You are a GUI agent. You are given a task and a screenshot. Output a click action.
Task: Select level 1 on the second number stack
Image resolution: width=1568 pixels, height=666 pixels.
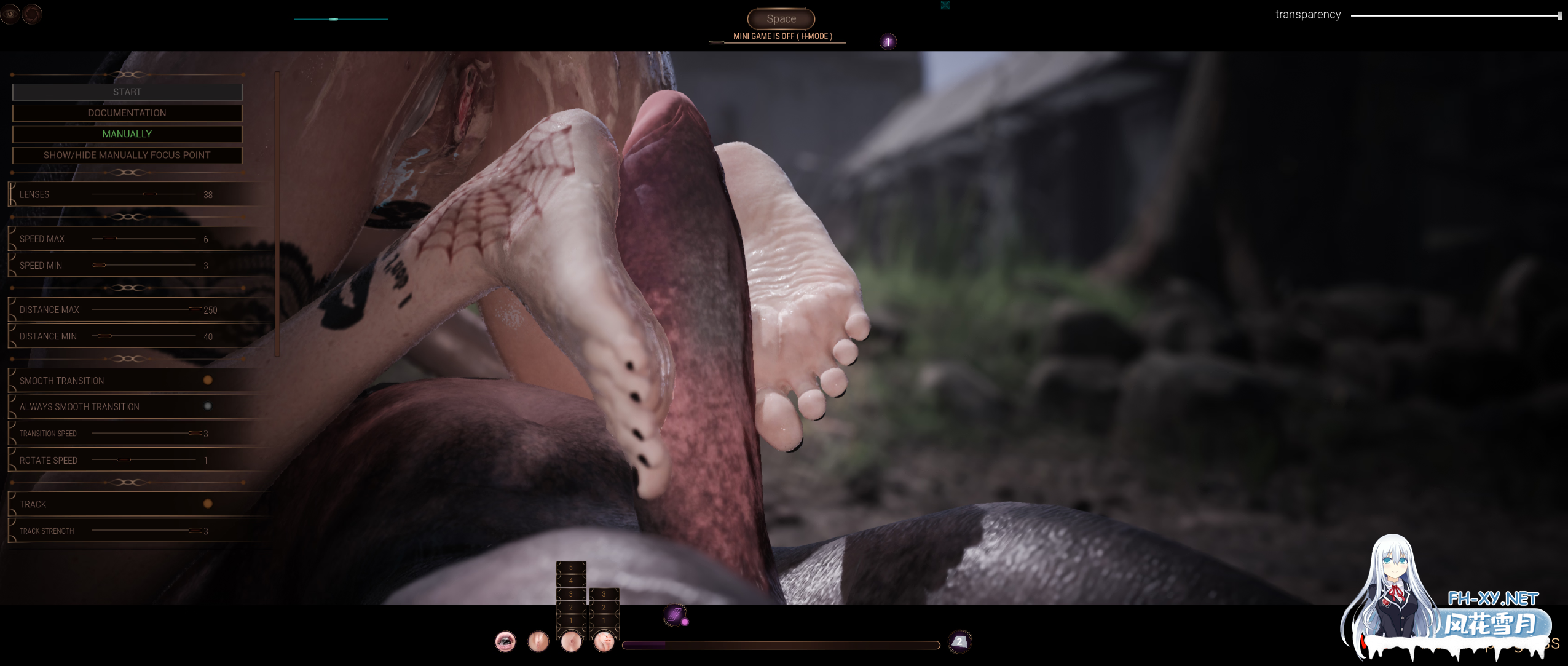(604, 620)
